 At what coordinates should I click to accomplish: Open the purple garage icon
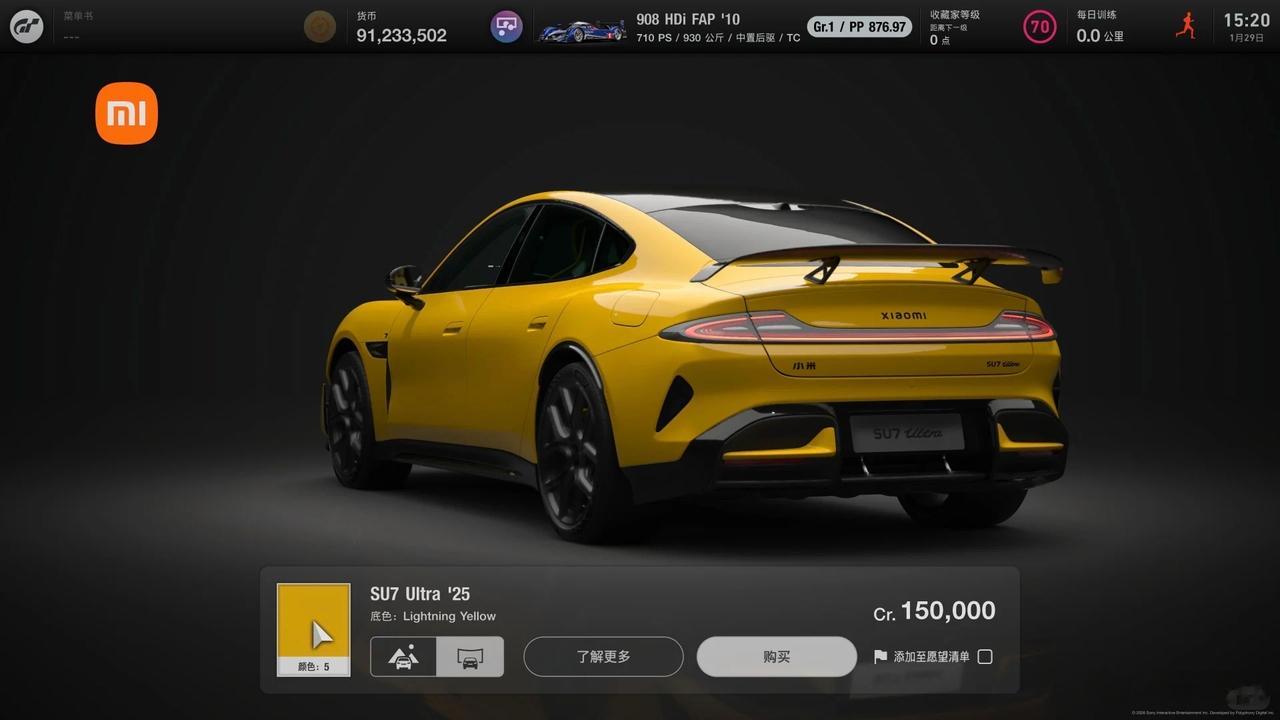506,26
